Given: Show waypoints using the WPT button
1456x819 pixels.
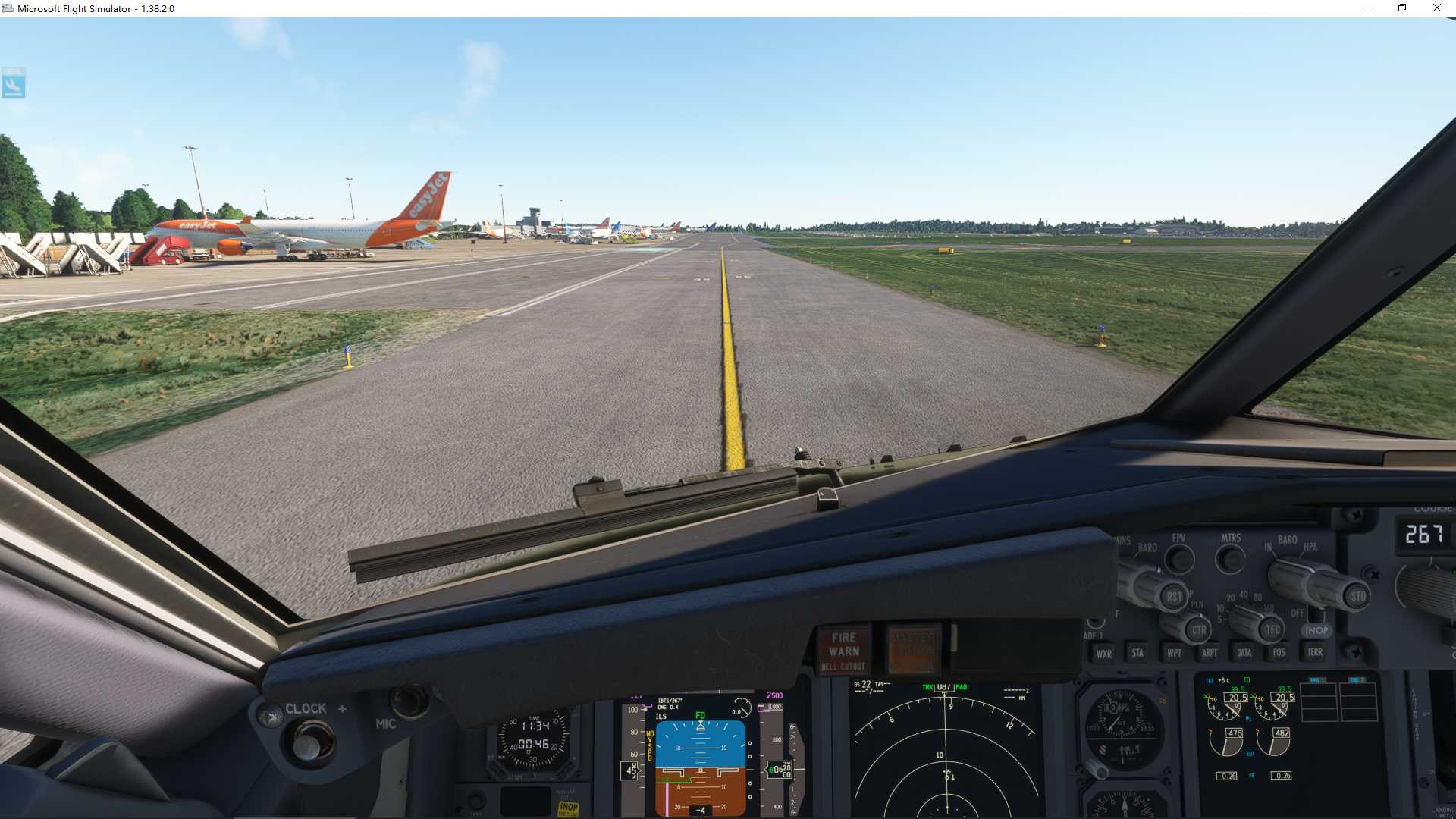Looking at the screenshot, I should [1173, 652].
